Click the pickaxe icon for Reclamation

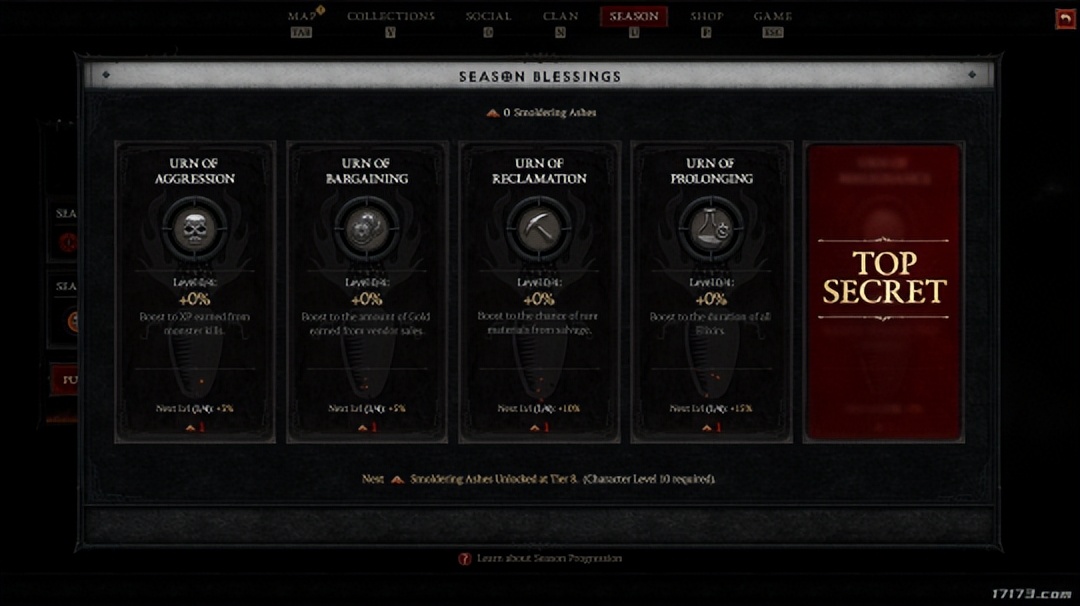click(539, 228)
